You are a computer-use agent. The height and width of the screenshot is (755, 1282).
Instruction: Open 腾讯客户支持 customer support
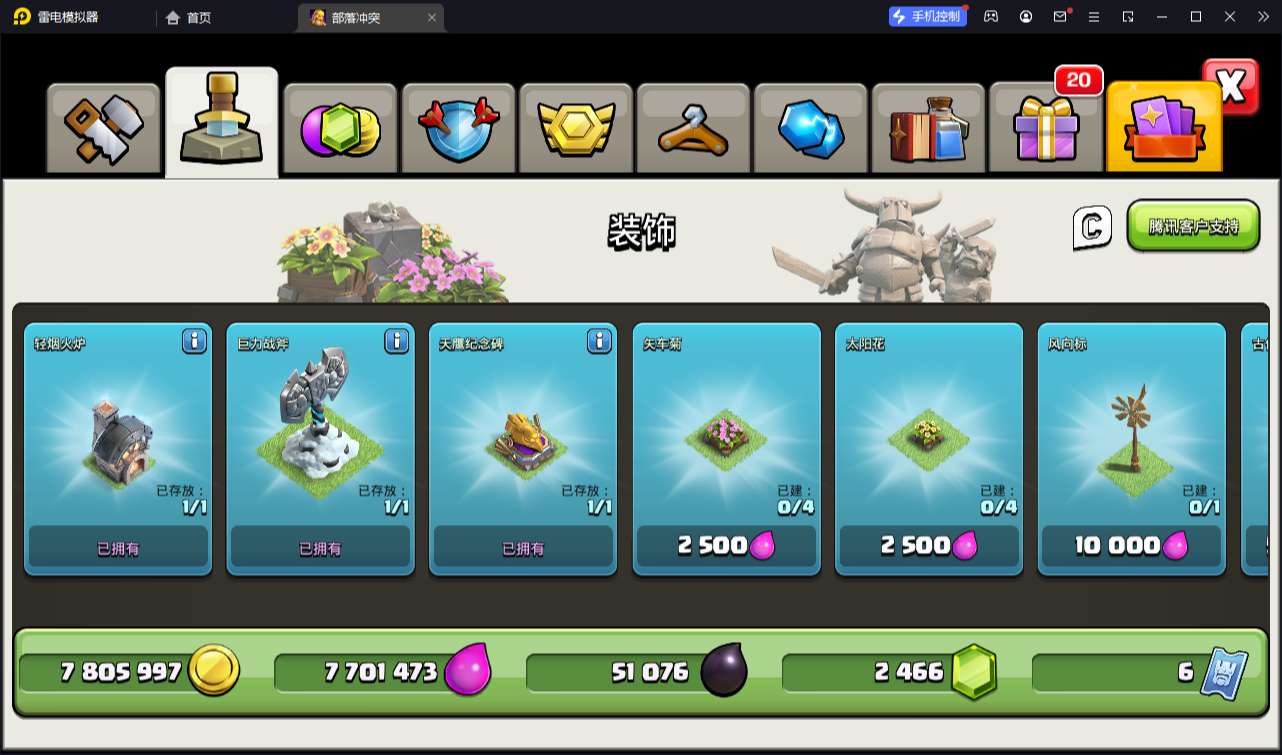pos(1193,226)
